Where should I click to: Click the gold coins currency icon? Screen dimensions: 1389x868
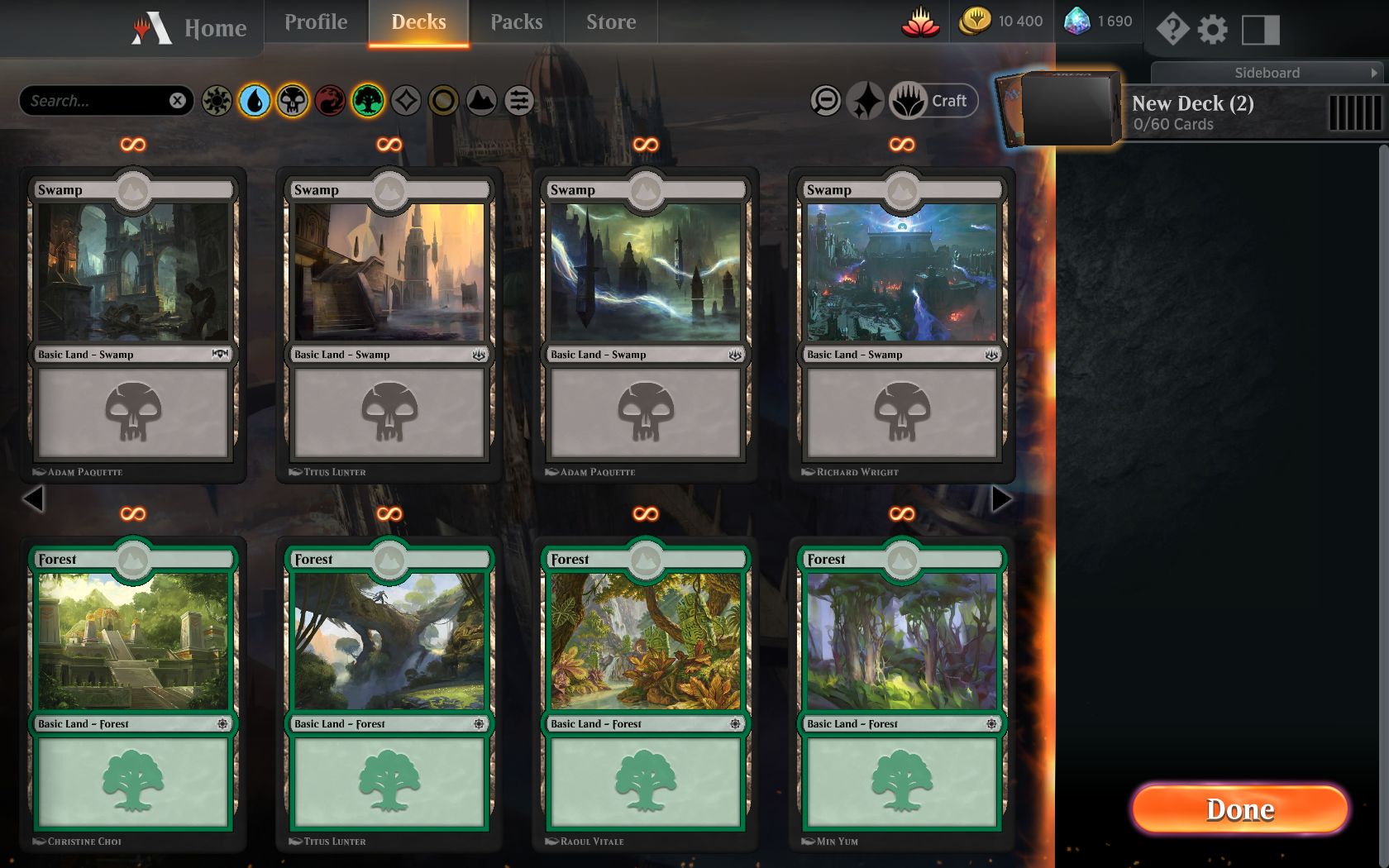click(x=974, y=21)
